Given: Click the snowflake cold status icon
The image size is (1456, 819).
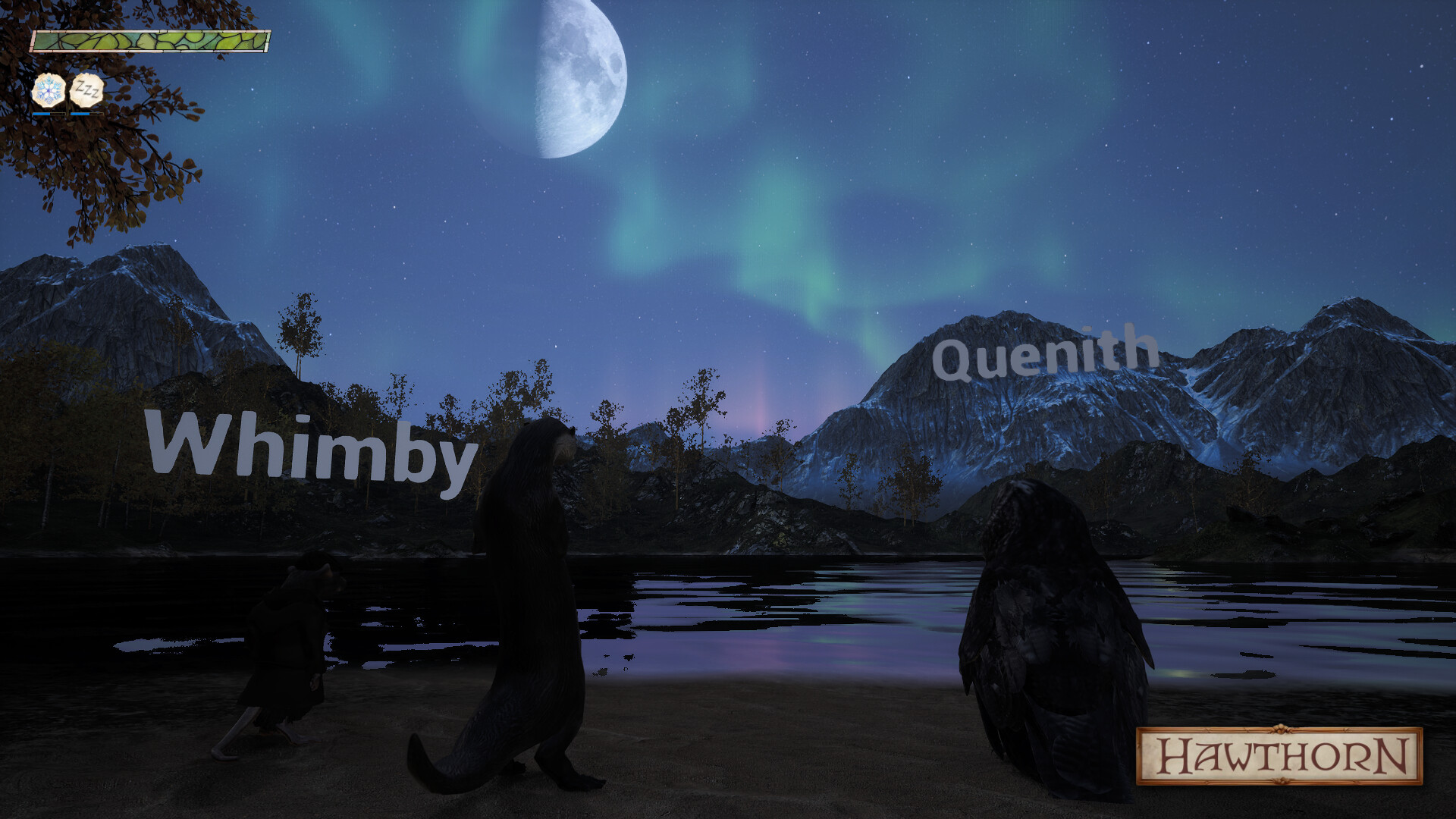Looking at the screenshot, I should pos(48,91).
